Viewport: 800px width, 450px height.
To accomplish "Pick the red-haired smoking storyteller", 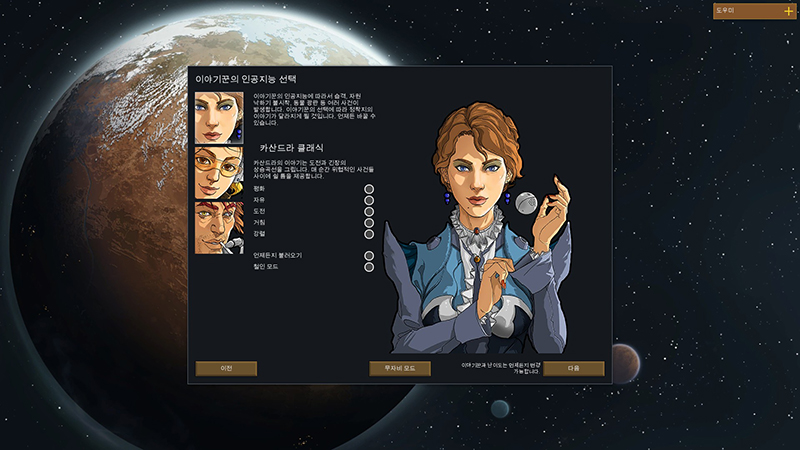I will click(x=219, y=227).
